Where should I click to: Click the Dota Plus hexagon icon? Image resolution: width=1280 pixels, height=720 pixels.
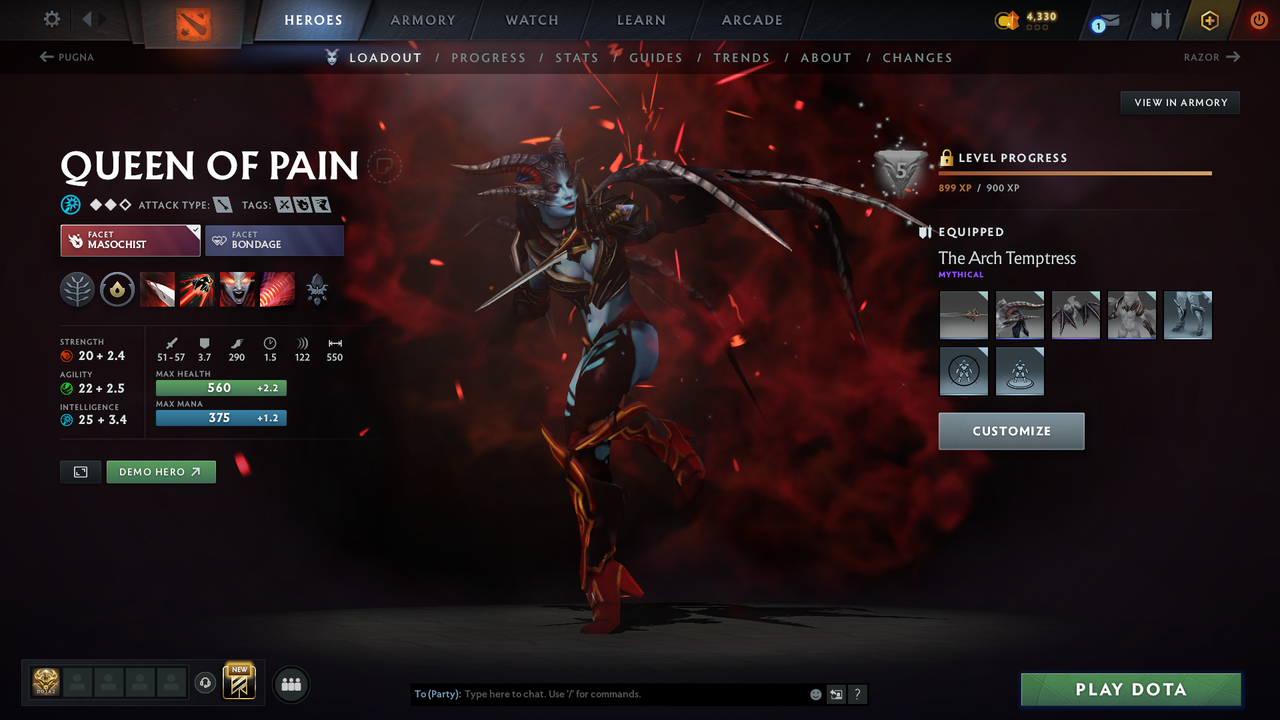1209,20
